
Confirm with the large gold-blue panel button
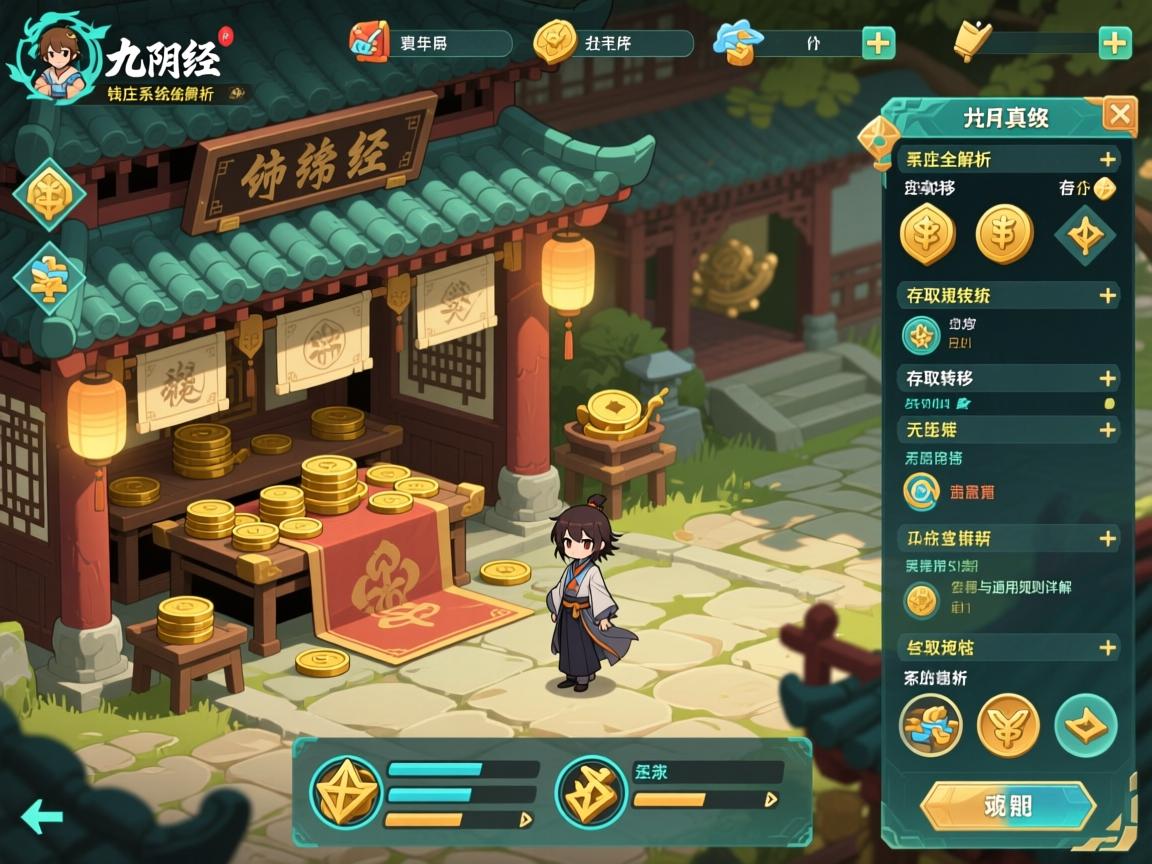[1007, 806]
